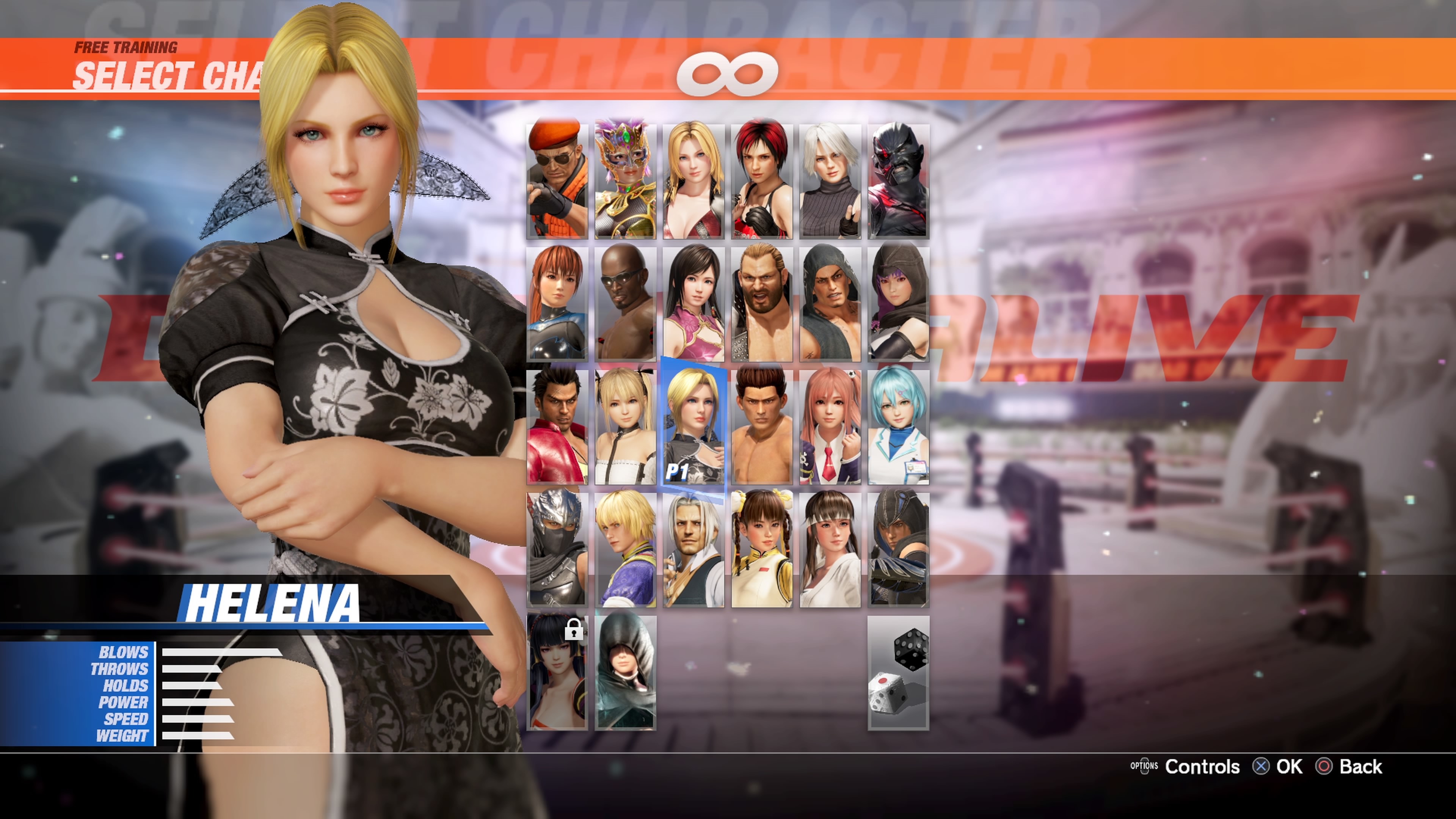This screenshot has width=1456, height=819.
Task: Select Bayman in the red beret
Action: (557, 181)
